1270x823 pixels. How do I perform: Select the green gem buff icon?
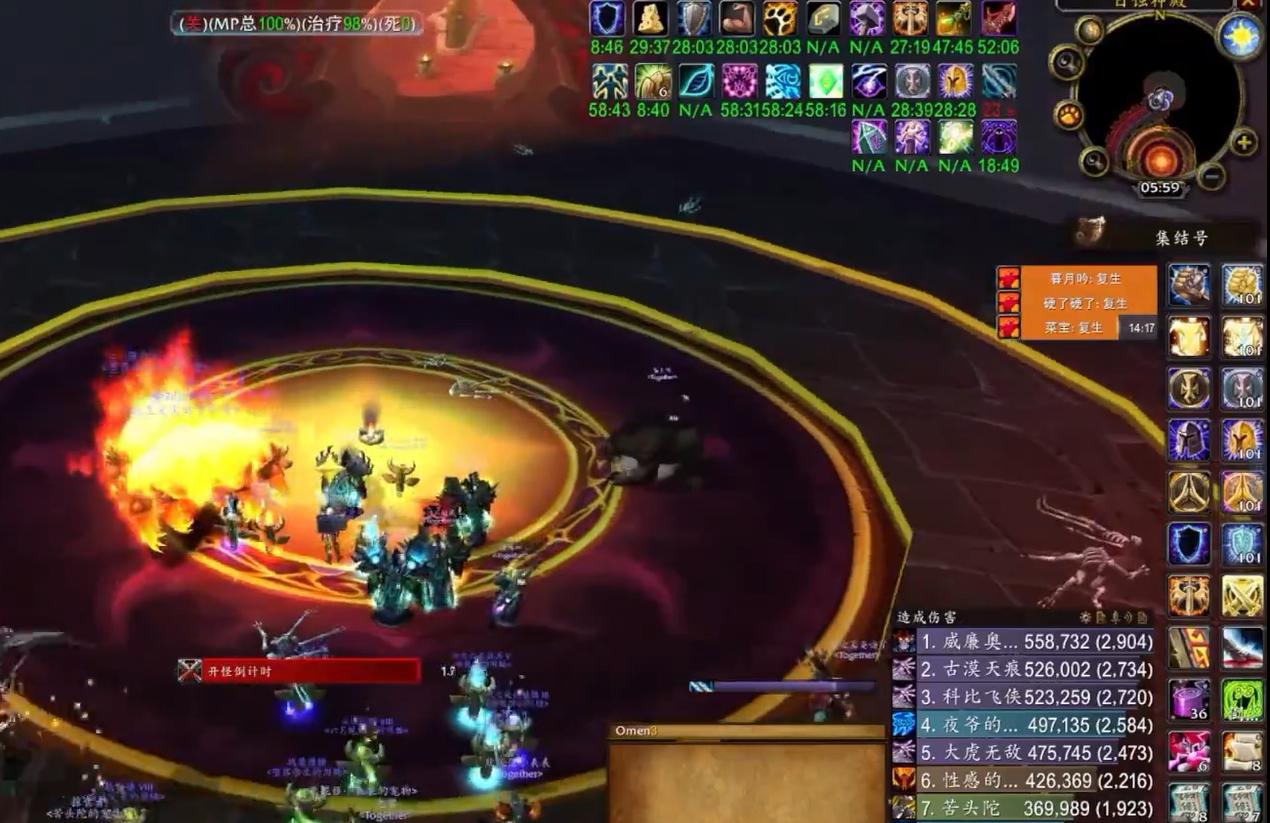click(825, 81)
